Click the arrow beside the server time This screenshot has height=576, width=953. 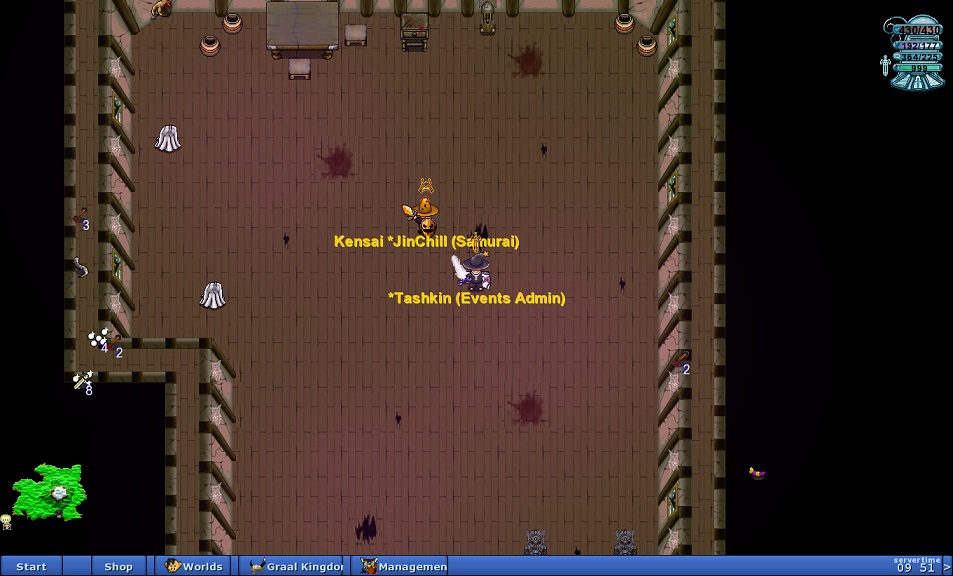click(946, 567)
